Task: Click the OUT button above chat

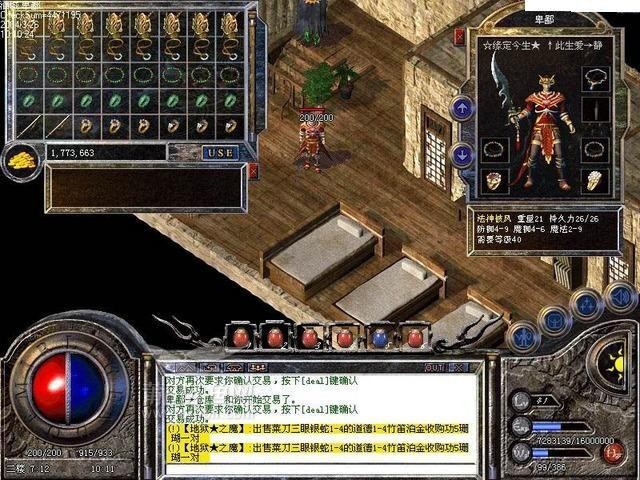Action: pos(434,367)
